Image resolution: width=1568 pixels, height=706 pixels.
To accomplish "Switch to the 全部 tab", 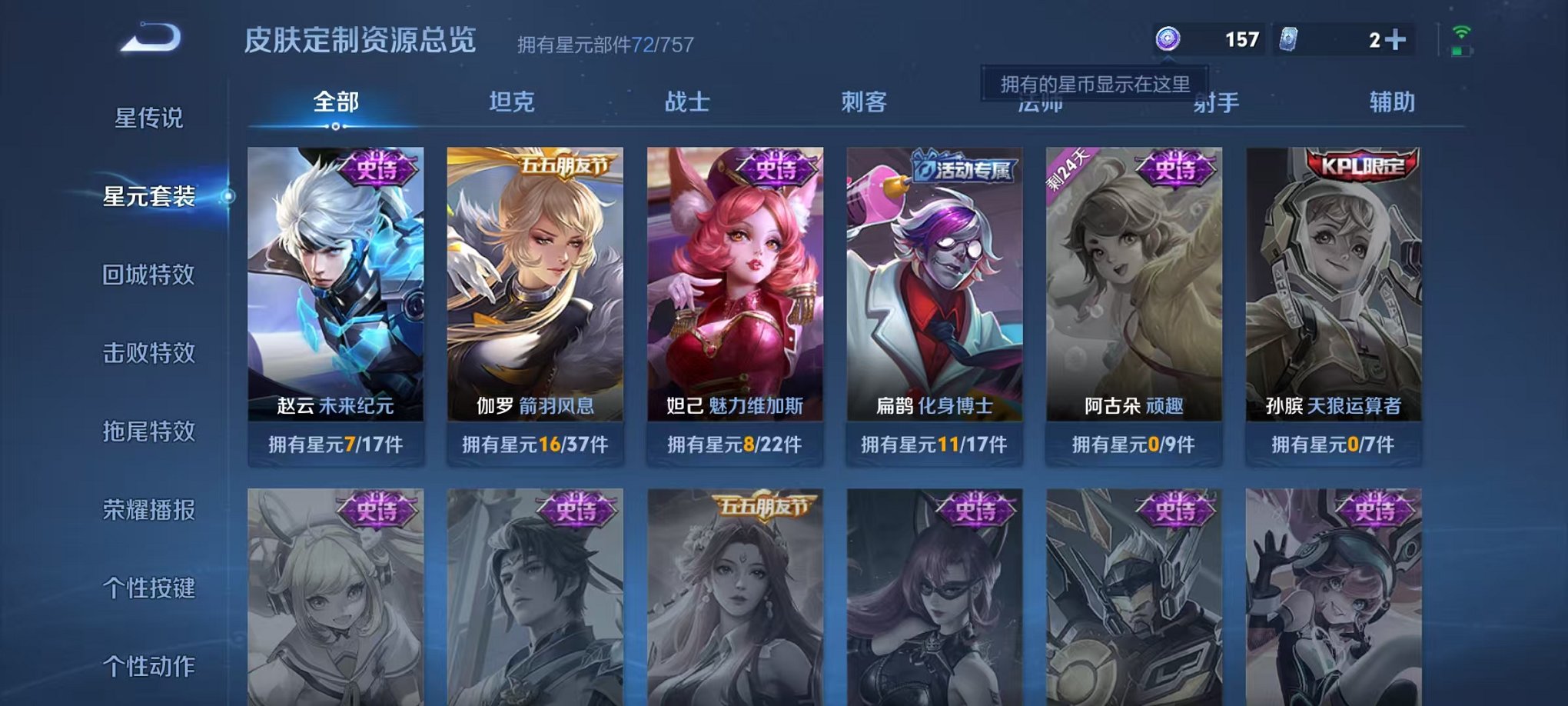I will click(334, 99).
